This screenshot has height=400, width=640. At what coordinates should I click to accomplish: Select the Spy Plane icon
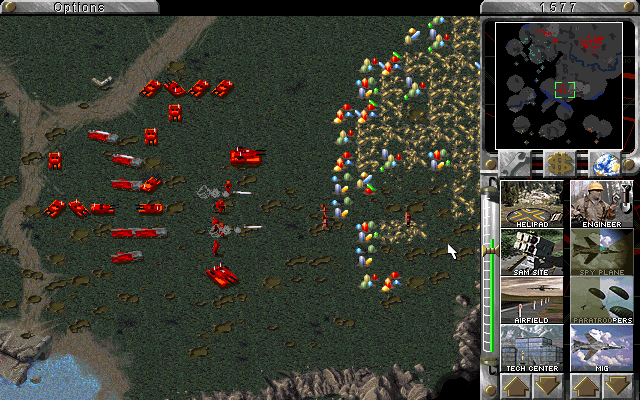click(602, 252)
